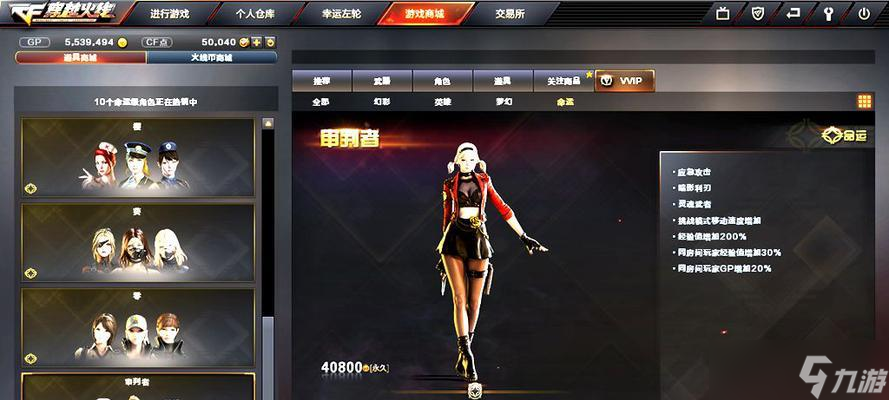
Task: Filter characters by 英雄 category
Action: (442, 101)
